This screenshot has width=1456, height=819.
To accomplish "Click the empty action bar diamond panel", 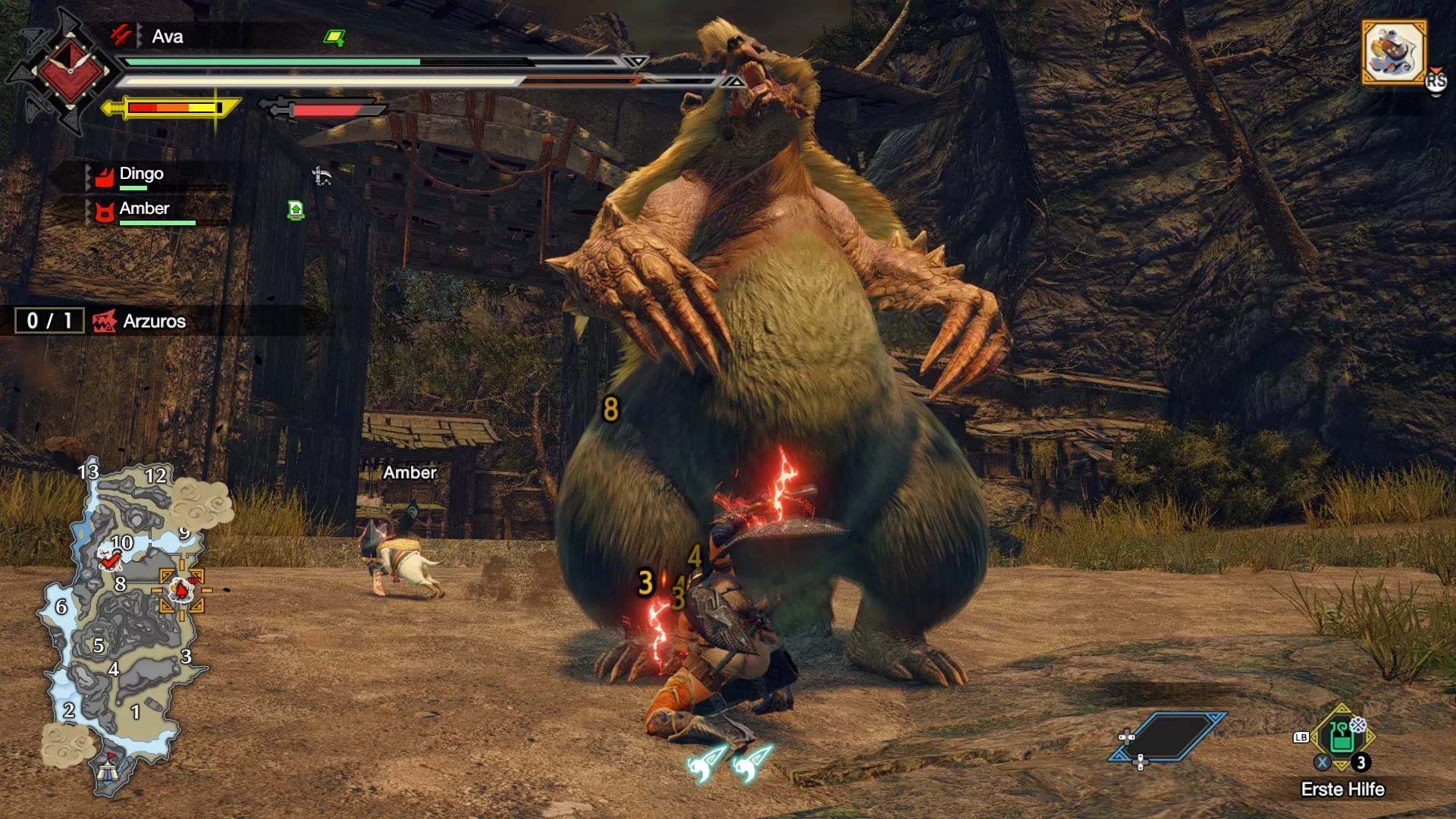I will point(1169,736).
